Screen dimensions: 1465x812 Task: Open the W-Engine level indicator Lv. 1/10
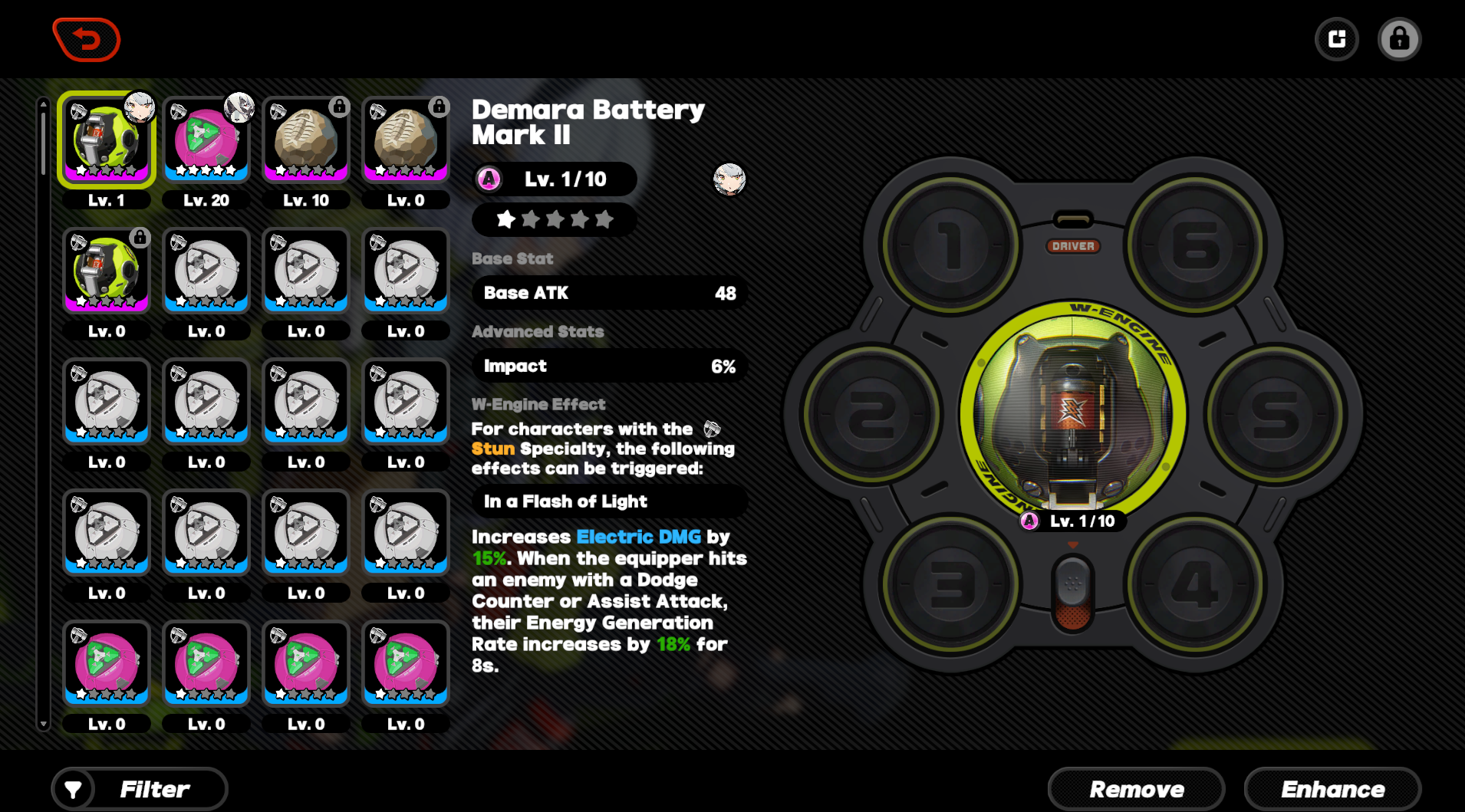coord(1072,521)
